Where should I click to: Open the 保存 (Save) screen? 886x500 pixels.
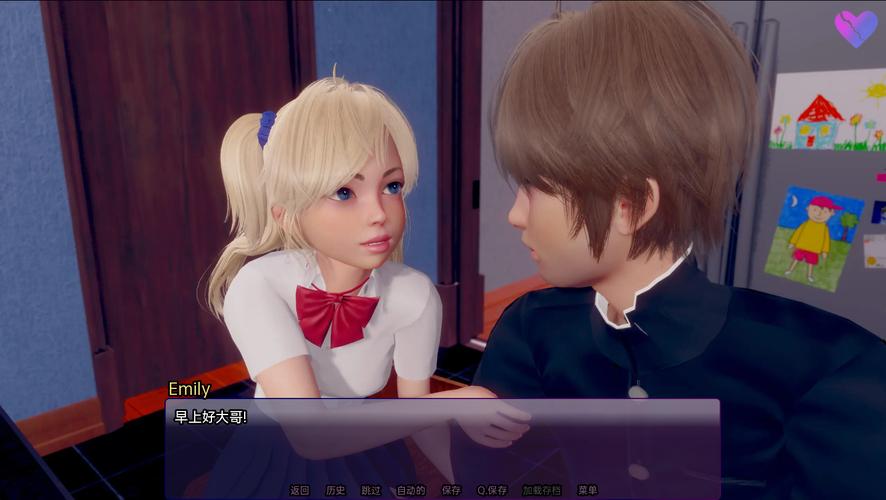click(x=451, y=490)
